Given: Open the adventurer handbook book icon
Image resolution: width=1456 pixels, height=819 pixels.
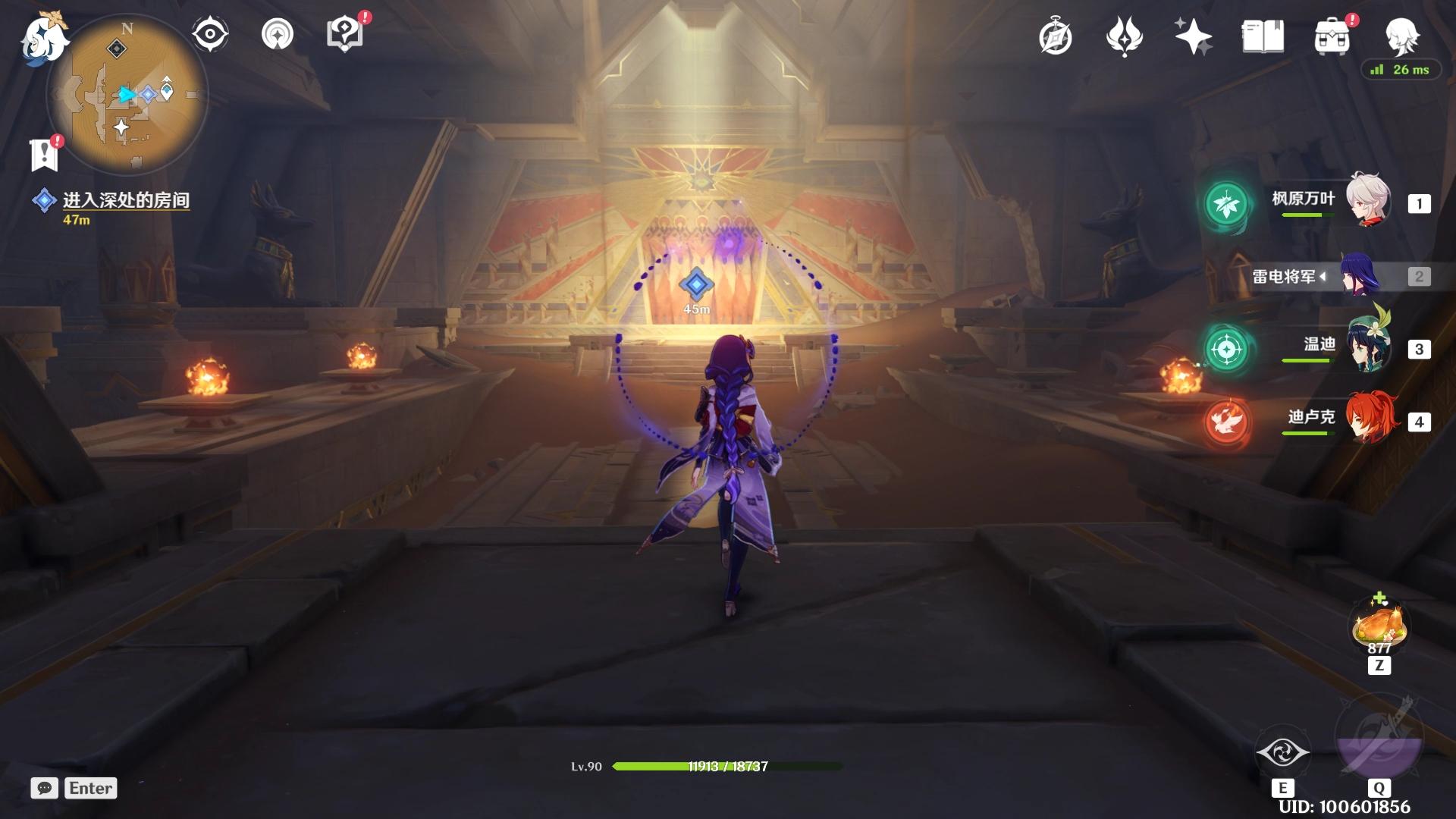Looking at the screenshot, I should 1263,37.
